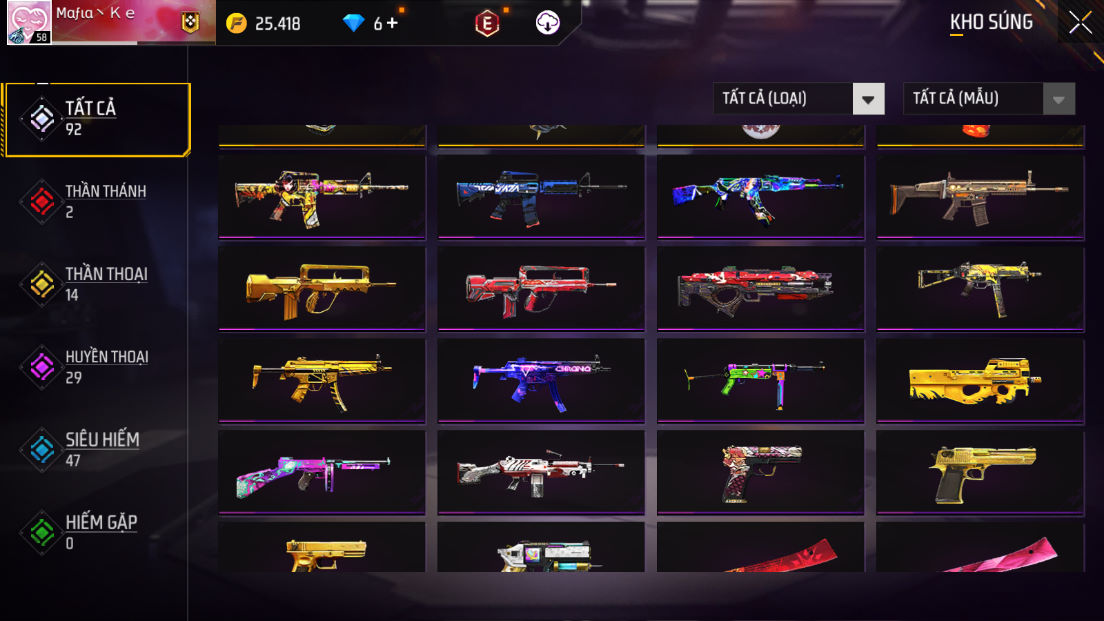Image resolution: width=1104 pixels, height=621 pixels.
Task: Open the cloud download icon
Action: click(x=548, y=23)
